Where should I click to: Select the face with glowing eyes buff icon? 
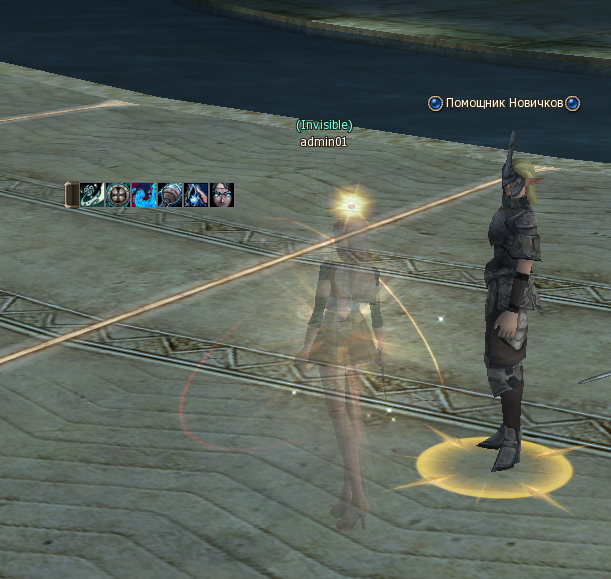click(x=222, y=194)
